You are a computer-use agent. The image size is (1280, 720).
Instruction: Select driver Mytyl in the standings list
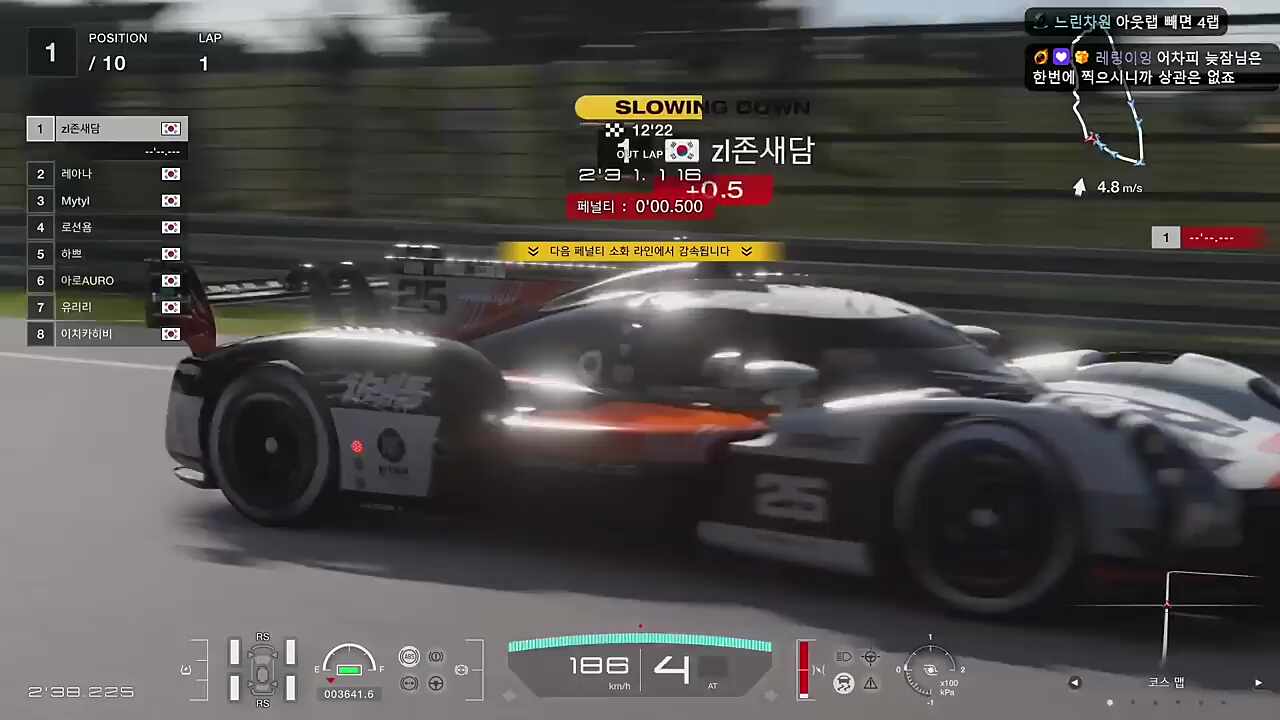(100, 200)
